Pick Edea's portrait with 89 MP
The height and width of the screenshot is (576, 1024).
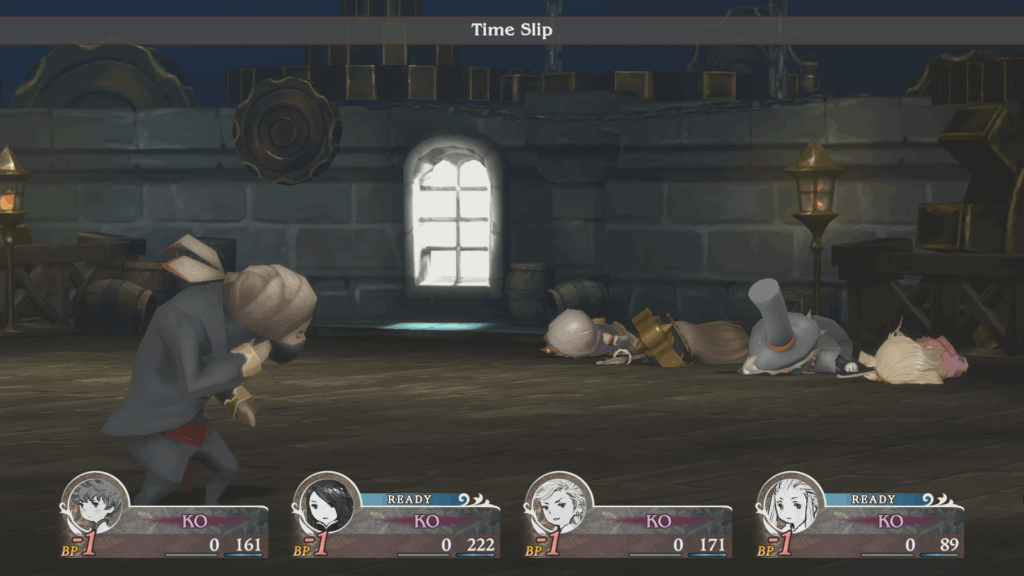[x=791, y=505]
